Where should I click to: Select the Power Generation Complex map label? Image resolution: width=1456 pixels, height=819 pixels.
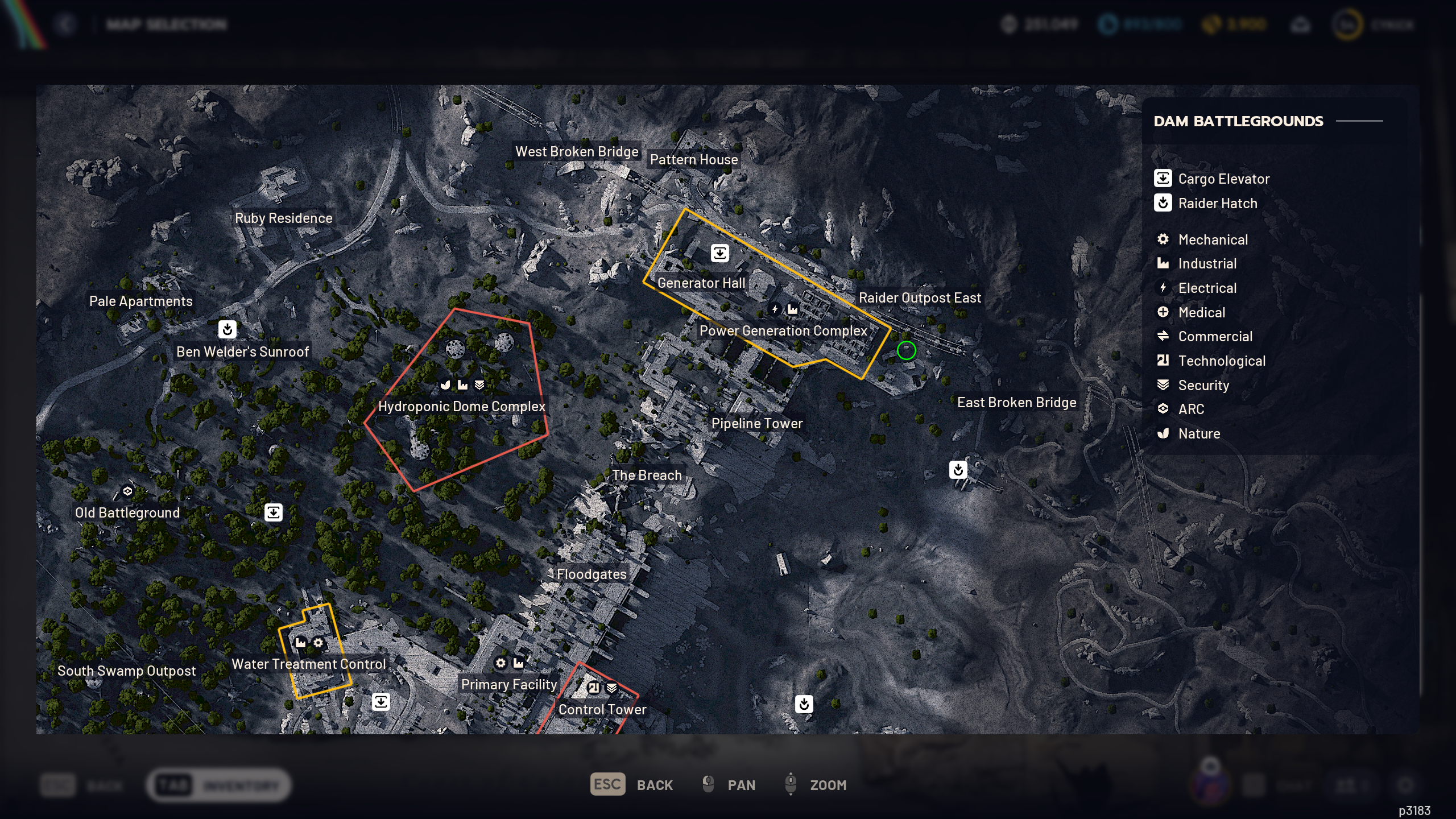783,330
